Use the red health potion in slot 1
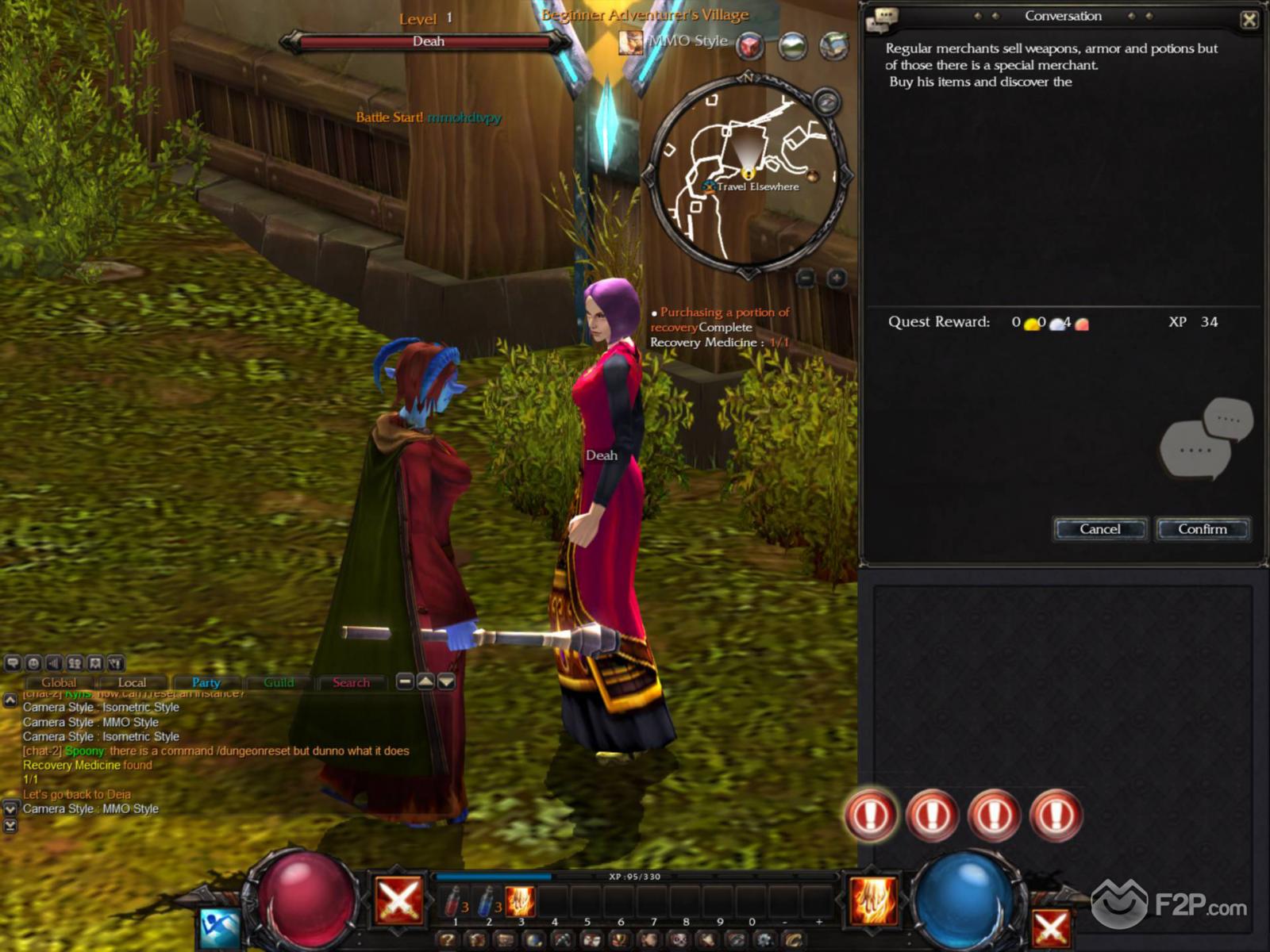This screenshot has width=1270, height=952. pos(453,902)
